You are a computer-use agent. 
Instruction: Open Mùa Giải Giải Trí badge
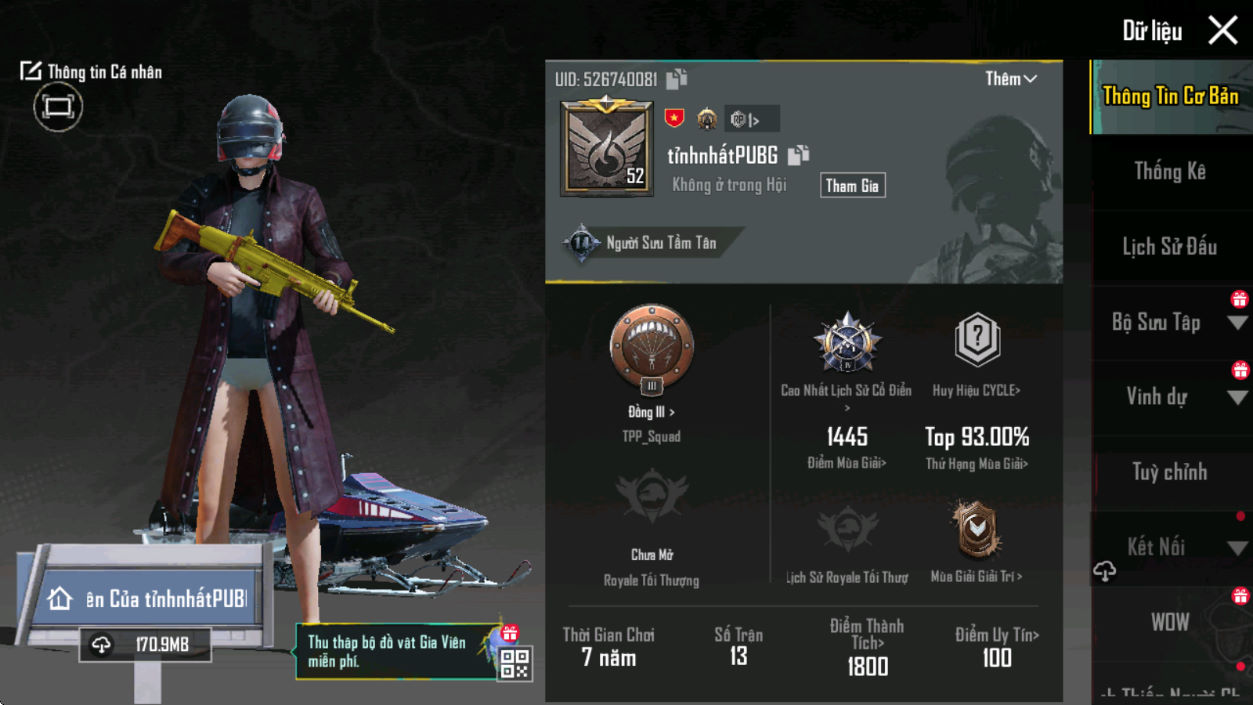pyautogui.click(x=975, y=529)
